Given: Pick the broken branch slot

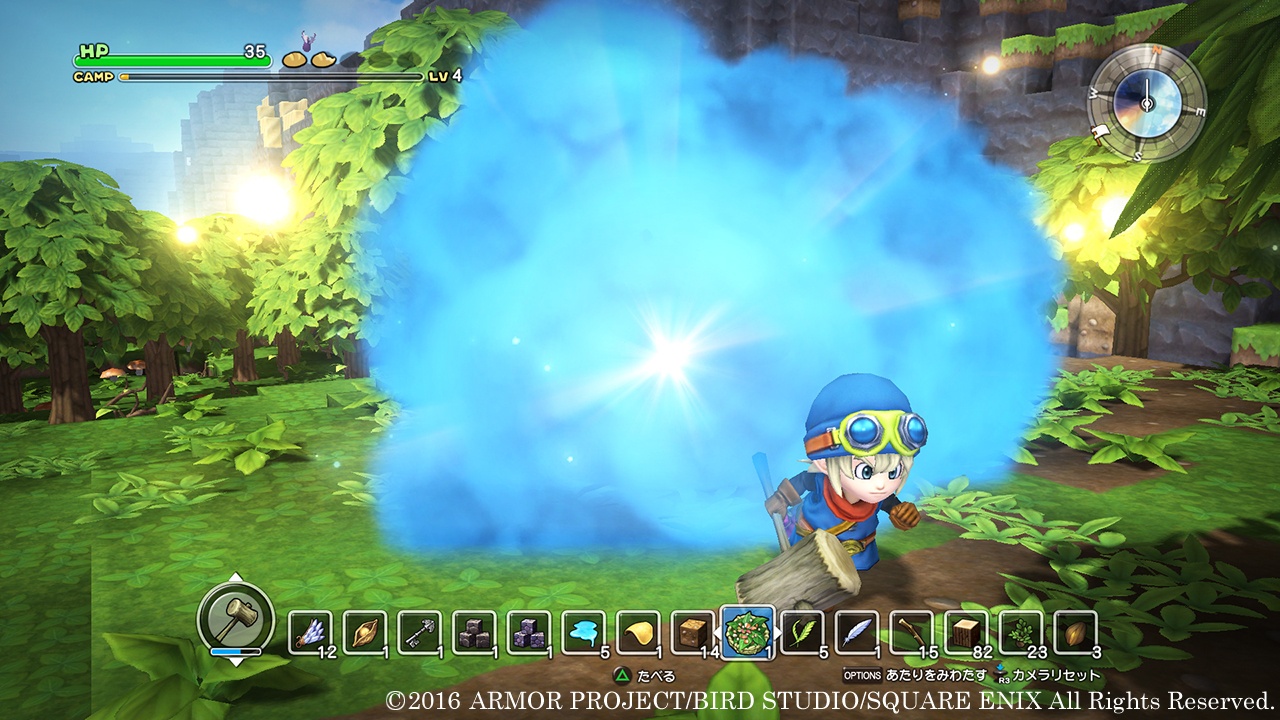Looking at the screenshot, I should [x=911, y=632].
